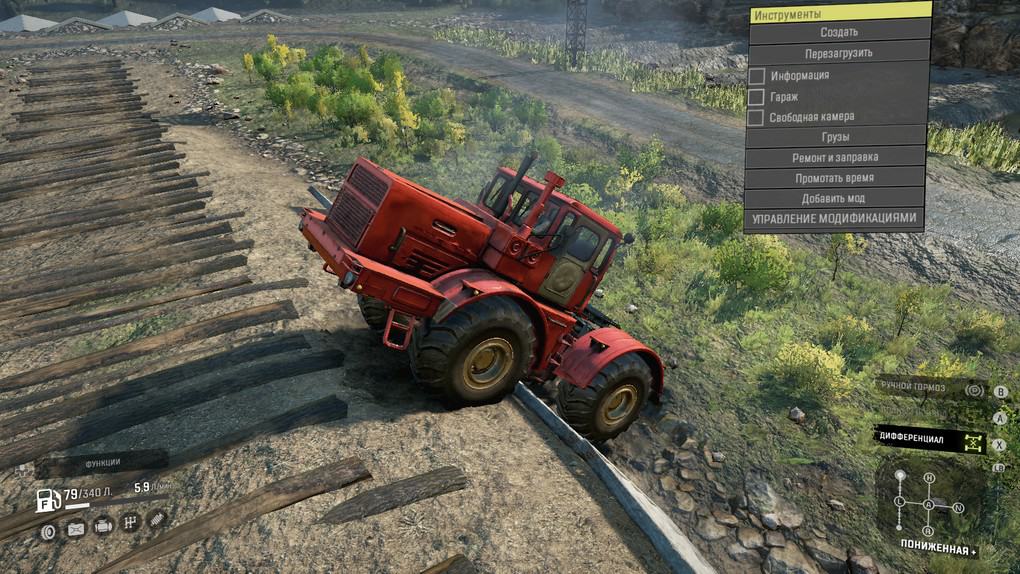Open the Функции panel
The image size is (1020, 574).
(102, 463)
